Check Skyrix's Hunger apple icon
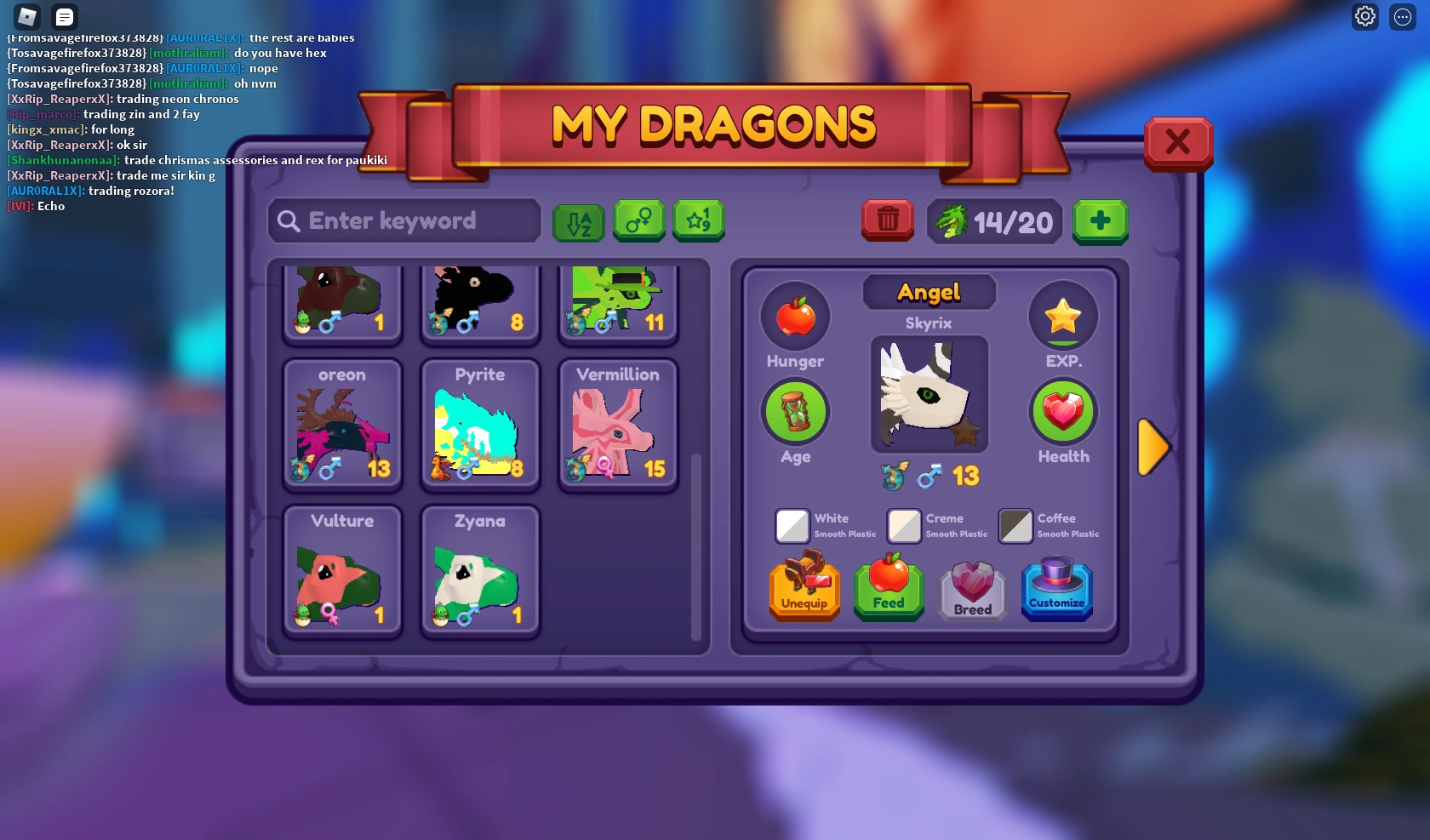This screenshot has height=840, width=1430. point(794,316)
